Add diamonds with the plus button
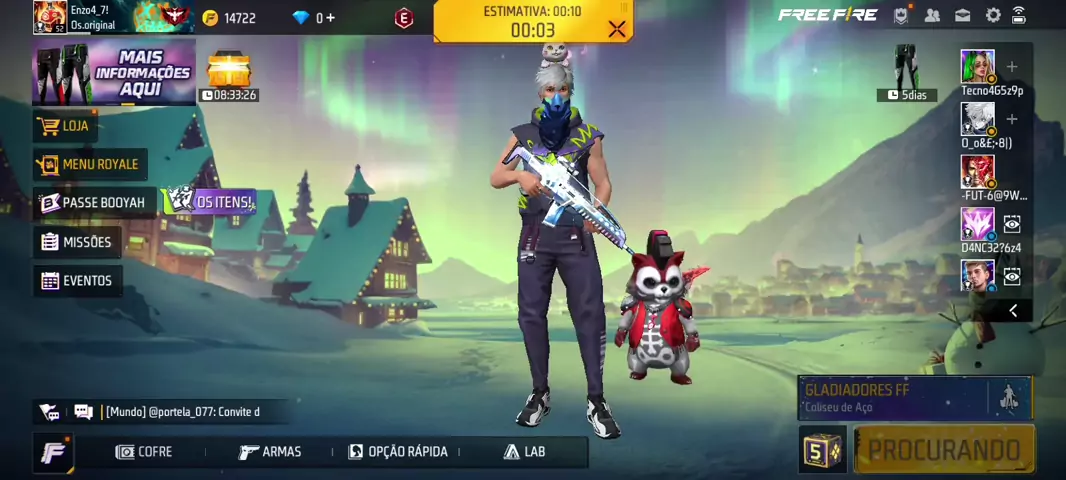 point(330,18)
